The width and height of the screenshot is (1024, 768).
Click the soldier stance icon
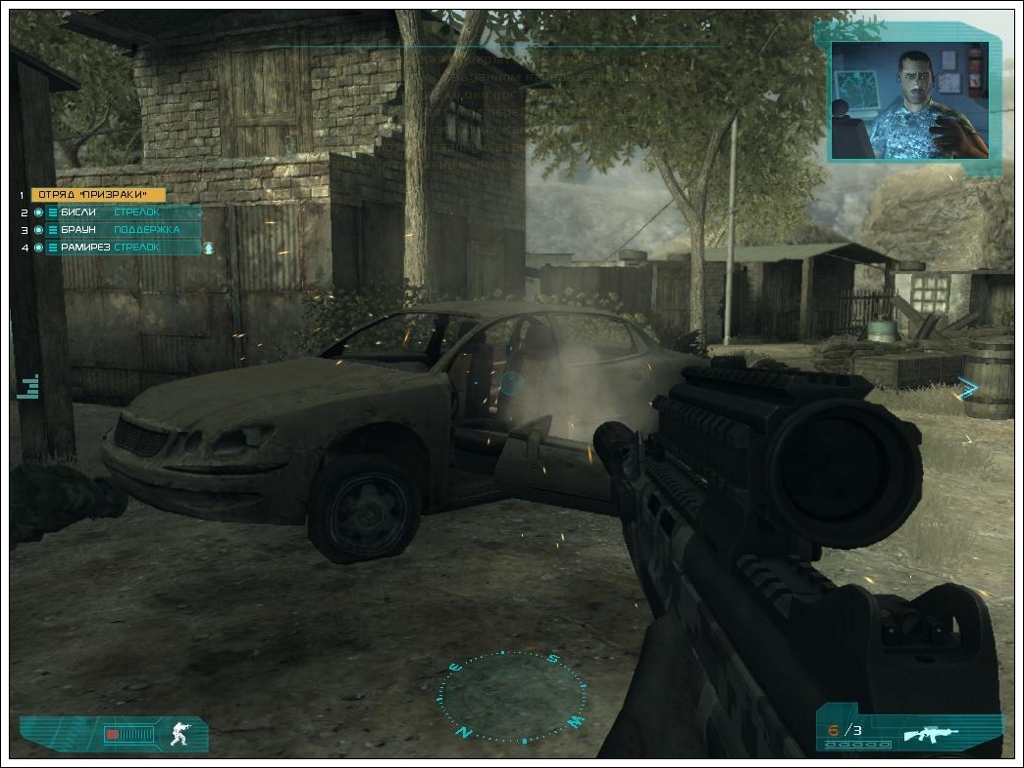[x=179, y=734]
